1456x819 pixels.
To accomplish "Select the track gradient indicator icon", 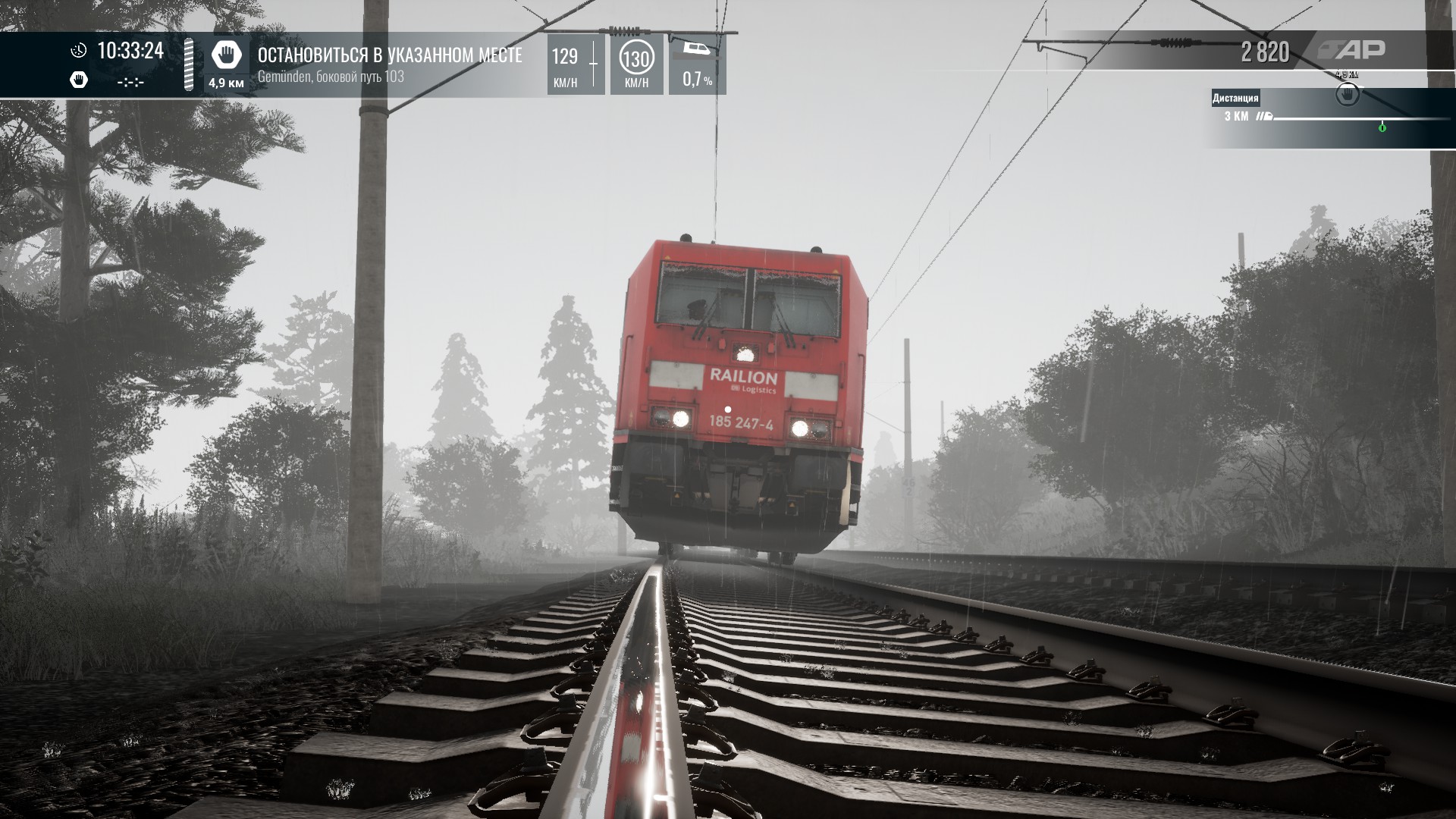I will (695, 49).
